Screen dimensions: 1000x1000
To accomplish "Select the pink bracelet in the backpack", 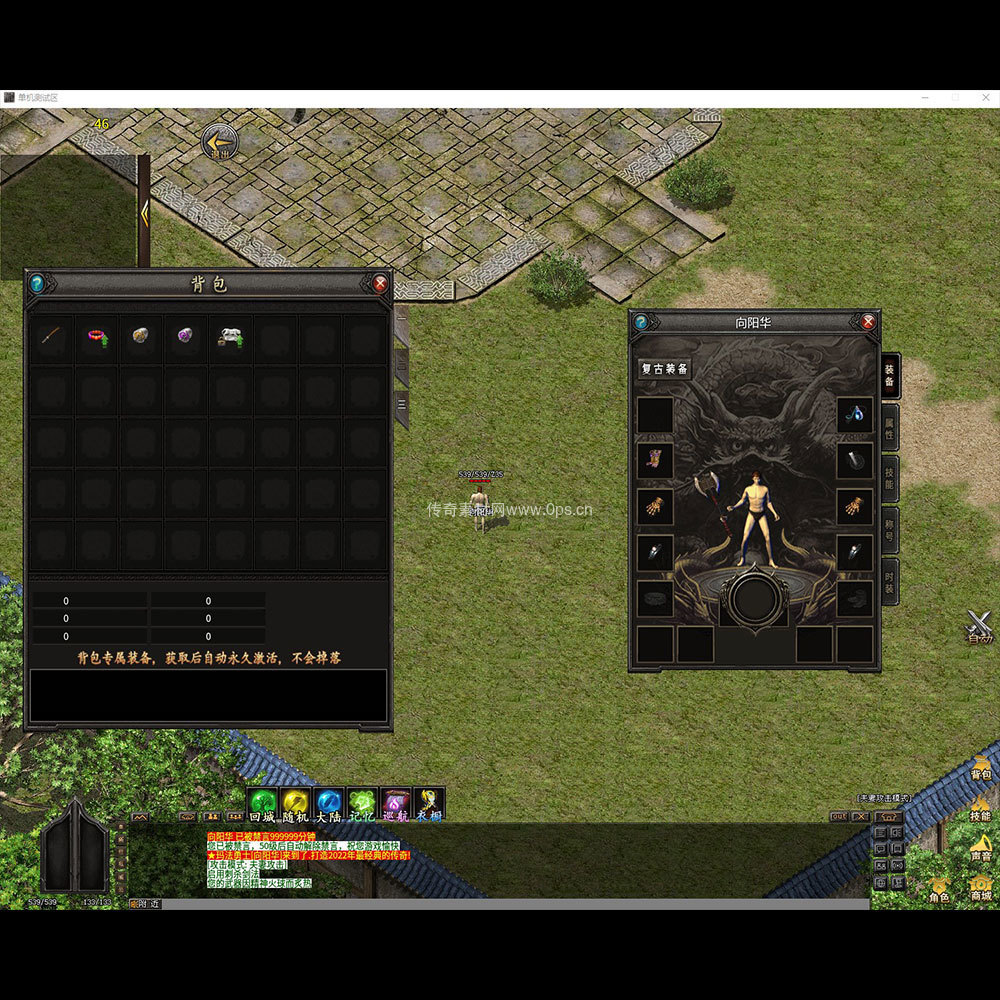I will pyautogui.click(x=97, y=337).
